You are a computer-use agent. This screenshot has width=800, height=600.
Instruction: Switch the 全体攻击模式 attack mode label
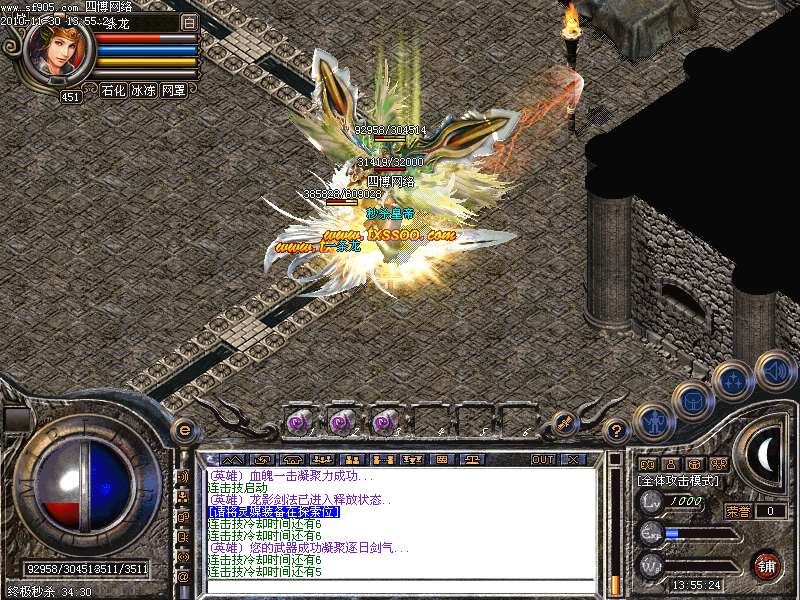679,480
